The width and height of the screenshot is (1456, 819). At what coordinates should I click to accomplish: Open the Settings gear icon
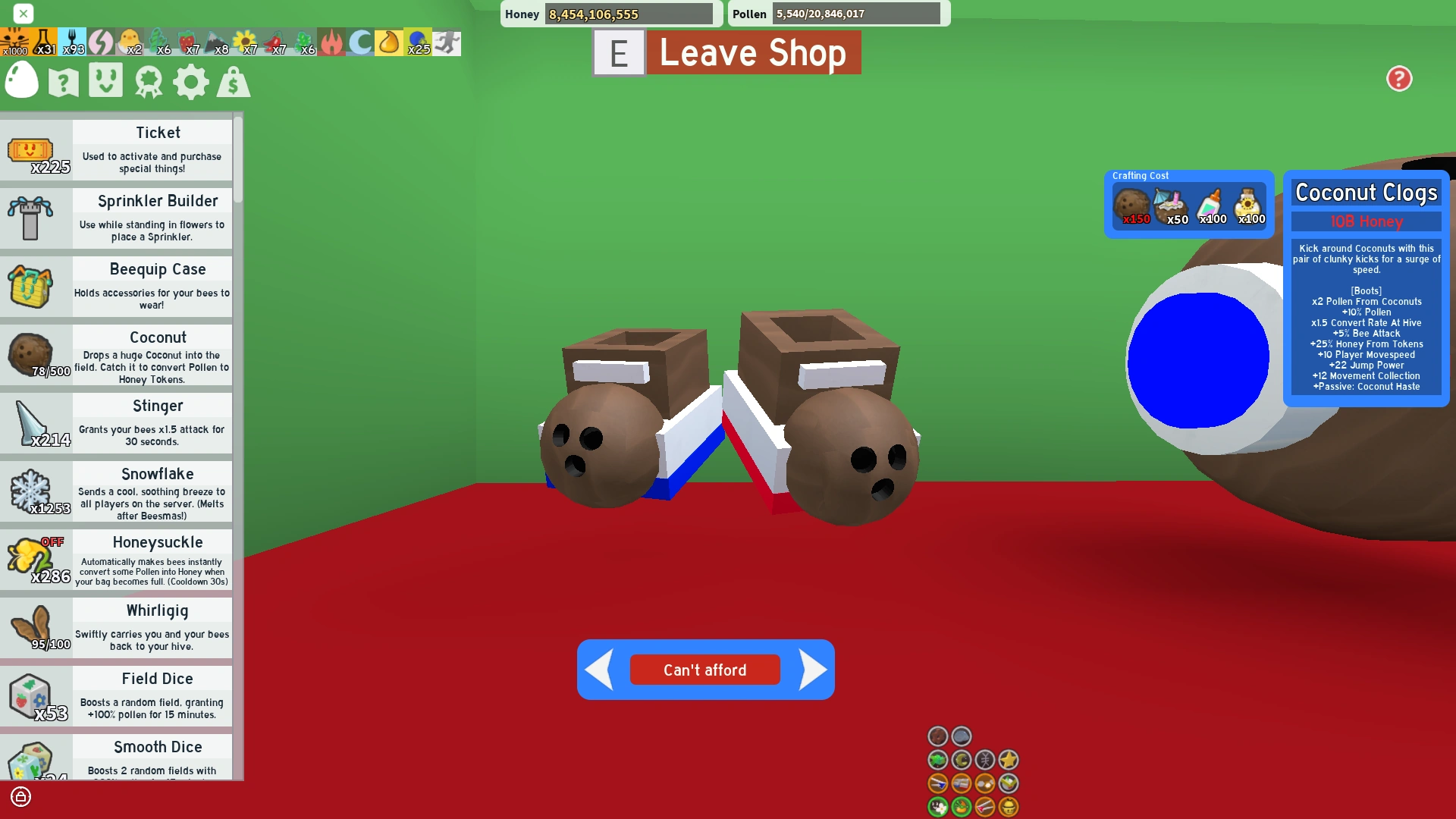tap(190, 81)
